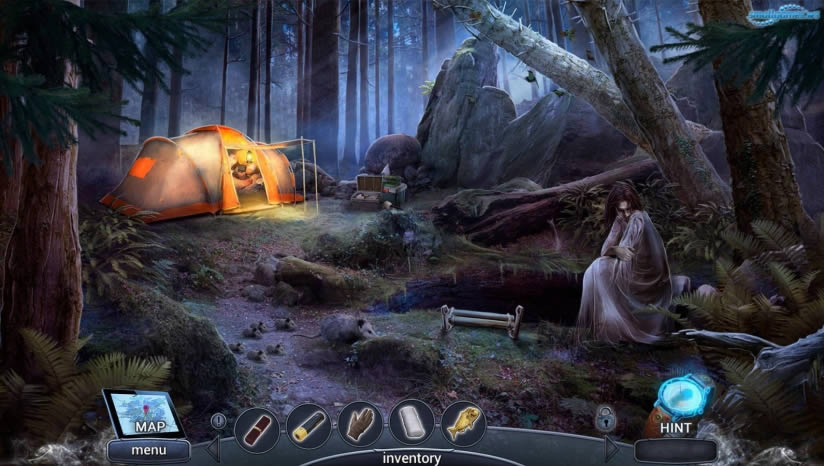Open the game menu
The width and height of the screenshot is (824, 466).
(x=149, y=450)
